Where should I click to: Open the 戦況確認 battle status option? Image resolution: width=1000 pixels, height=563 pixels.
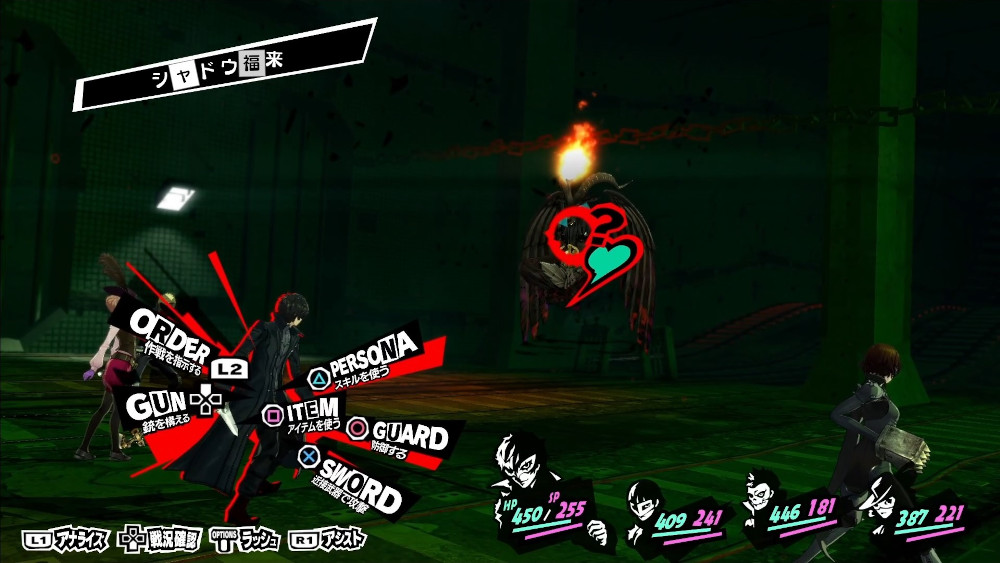(x=160, y=540)
